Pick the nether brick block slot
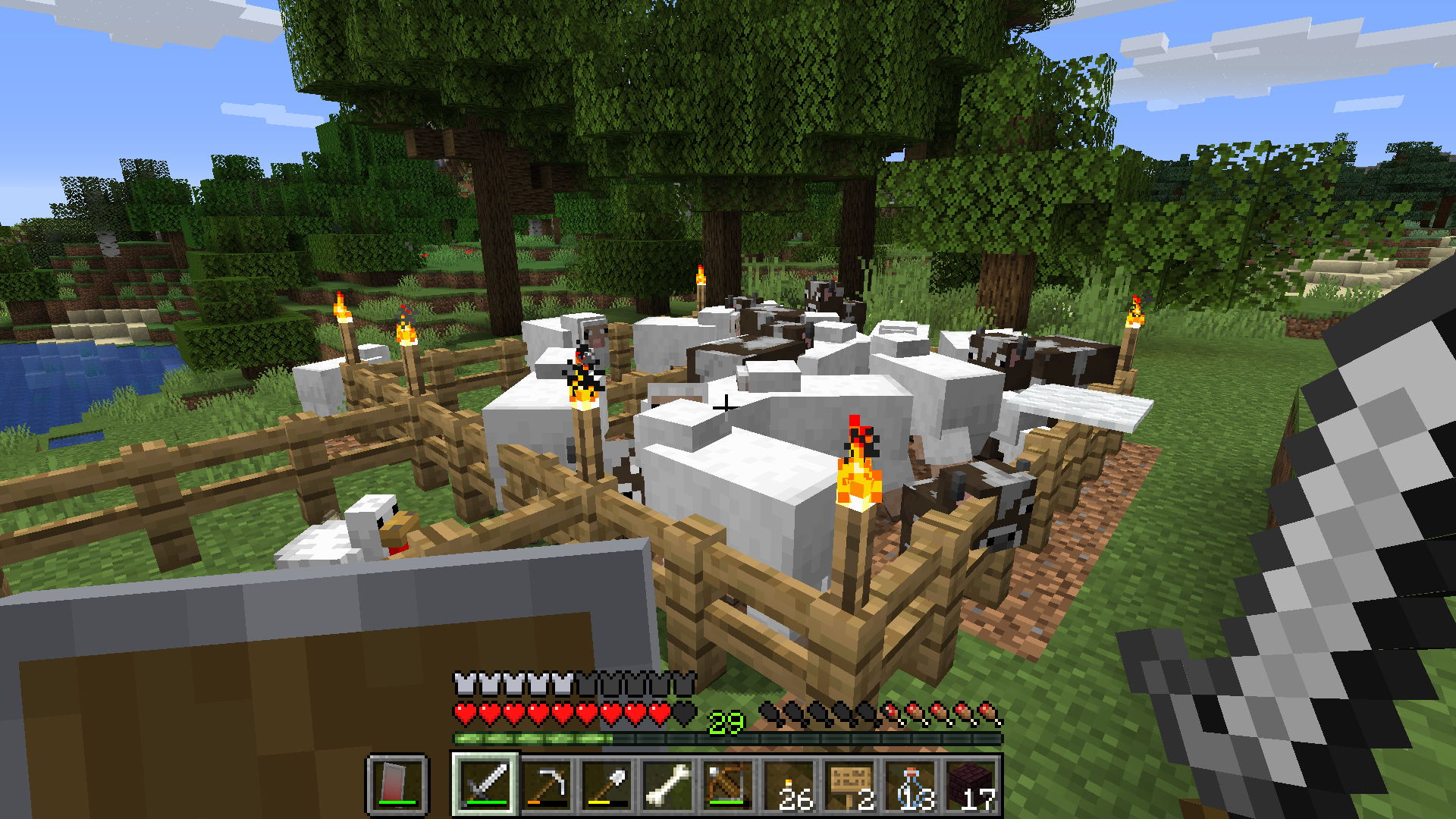Image resolution: width=1456 pixels, height=819 pixels. 971,784
